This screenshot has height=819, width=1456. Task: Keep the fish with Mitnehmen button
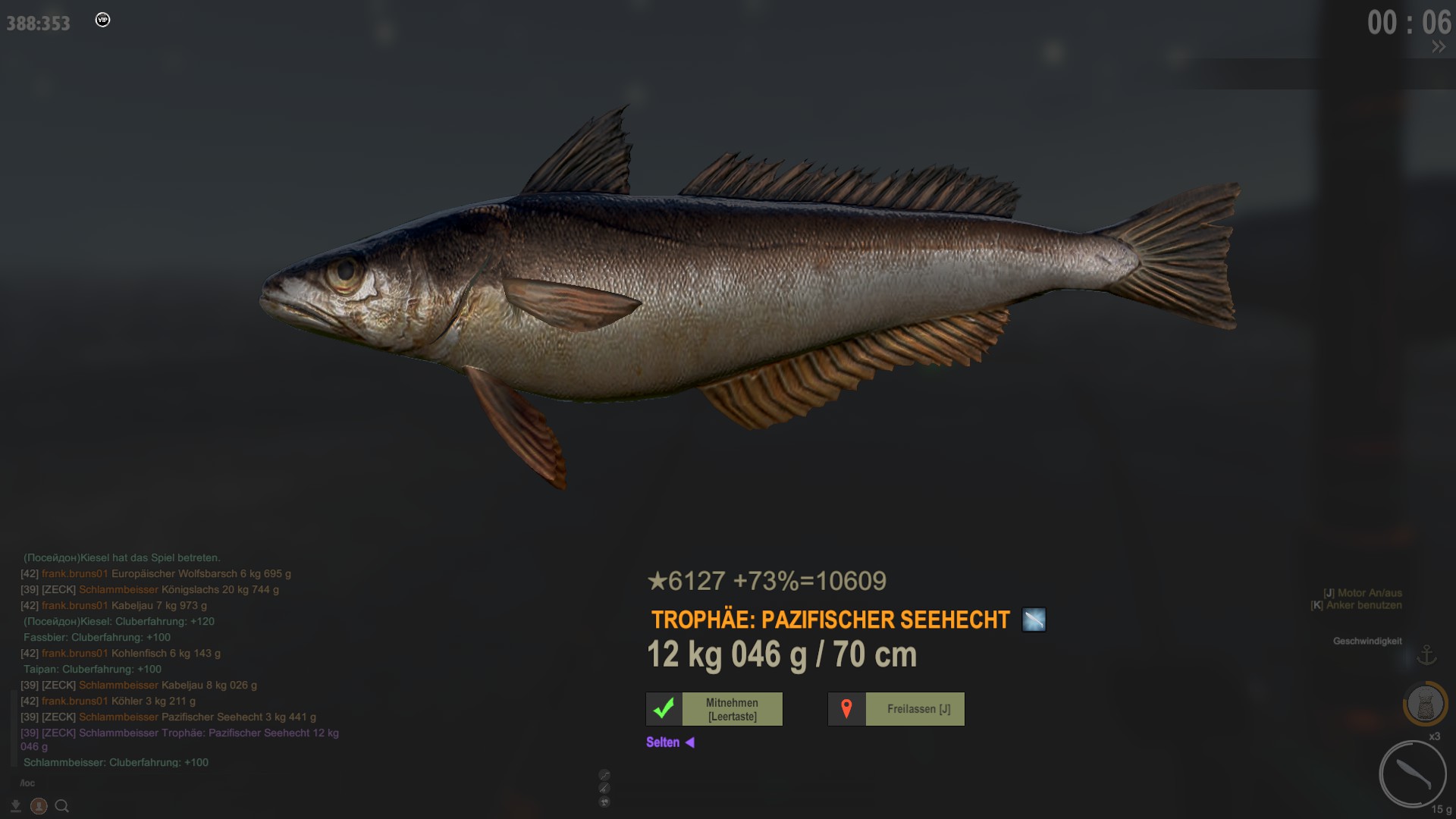[x=714, y=709]
